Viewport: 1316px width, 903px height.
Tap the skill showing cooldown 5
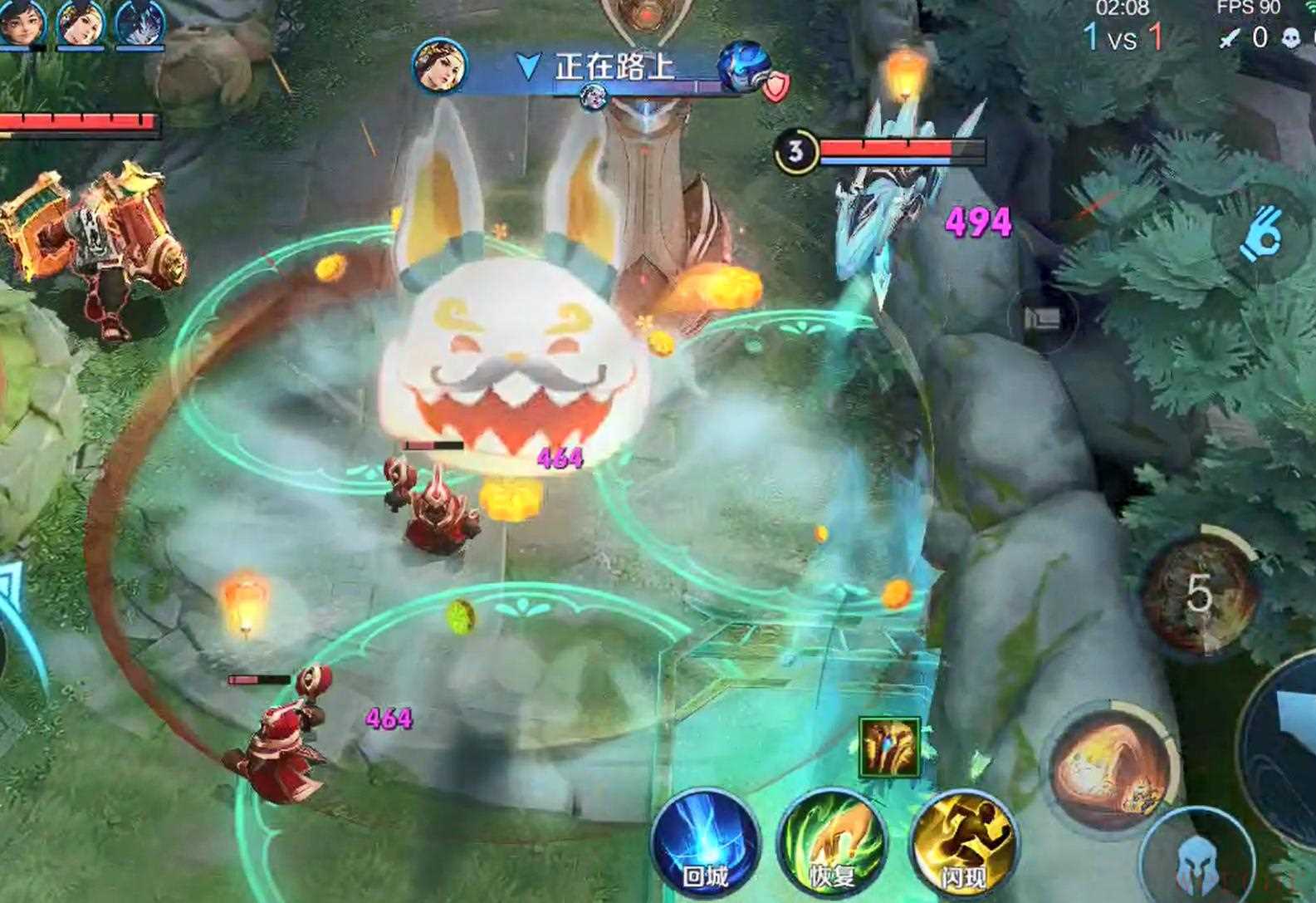coord(1198,593)
